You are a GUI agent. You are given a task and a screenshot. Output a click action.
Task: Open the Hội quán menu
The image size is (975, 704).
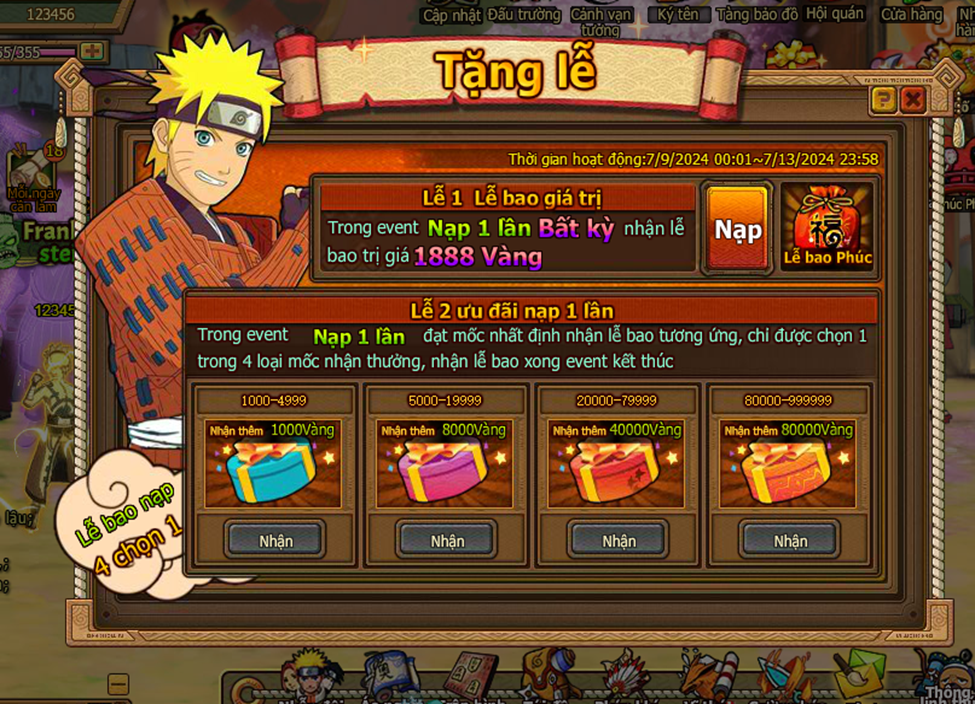[835, 14]
